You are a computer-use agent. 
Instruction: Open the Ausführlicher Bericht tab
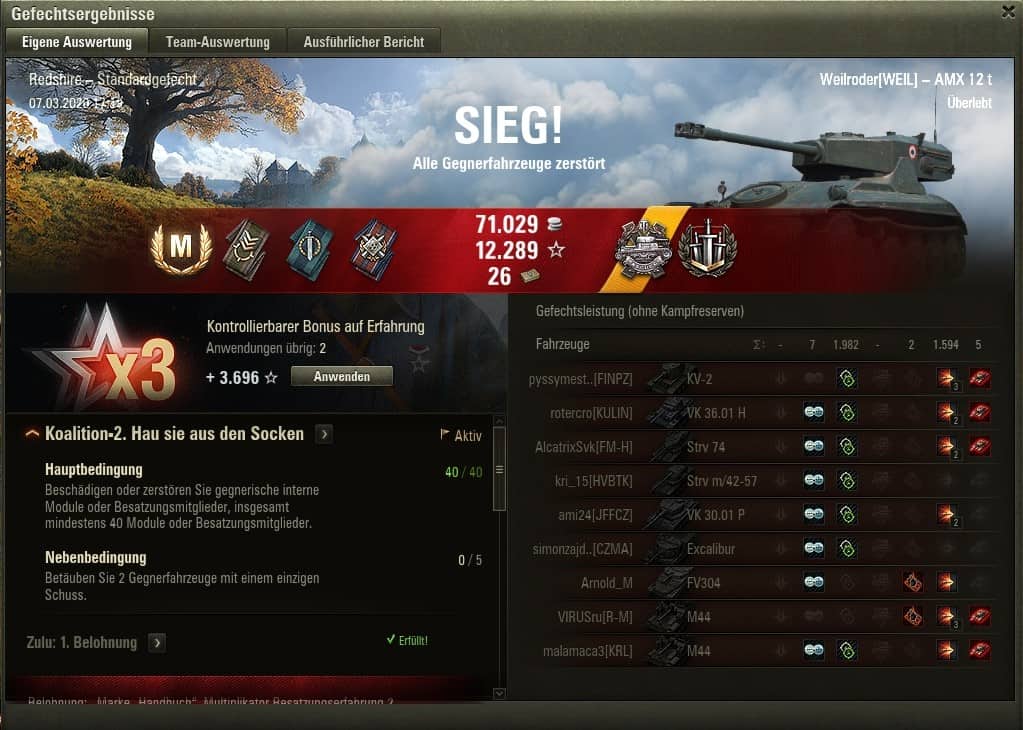coord(364,42)
